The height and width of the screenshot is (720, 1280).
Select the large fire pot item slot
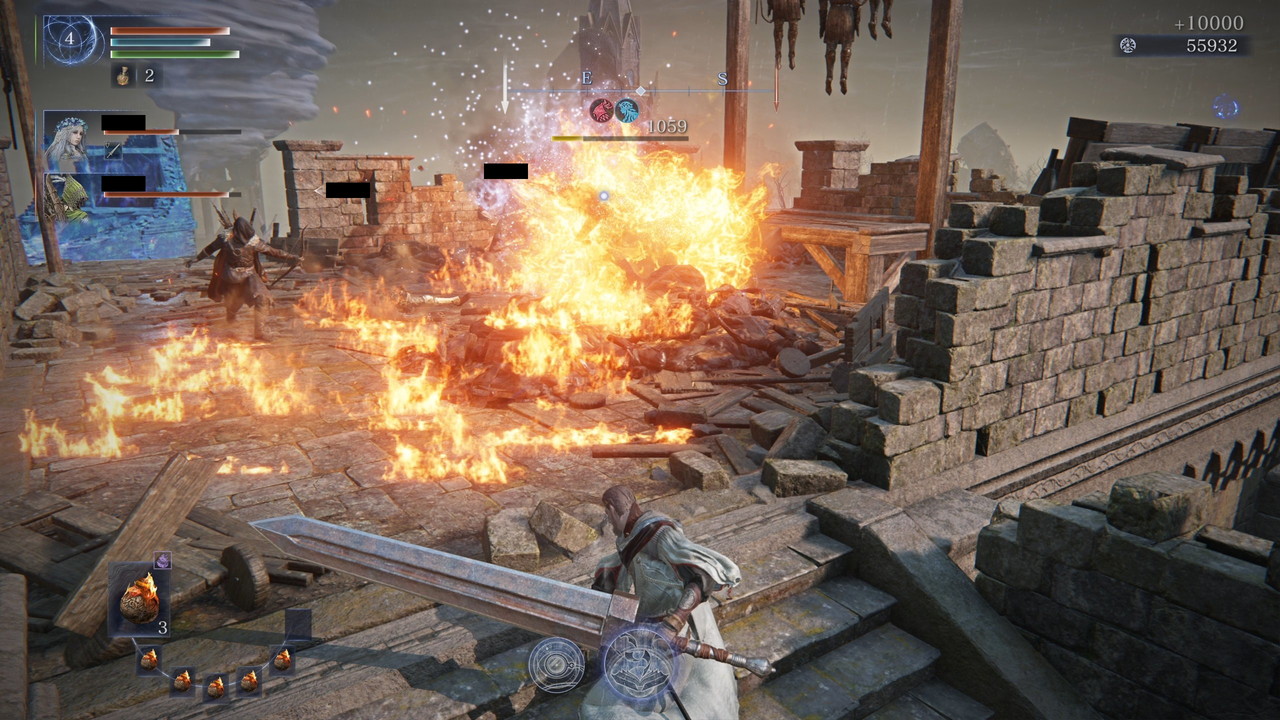click(x=139, y=600)
